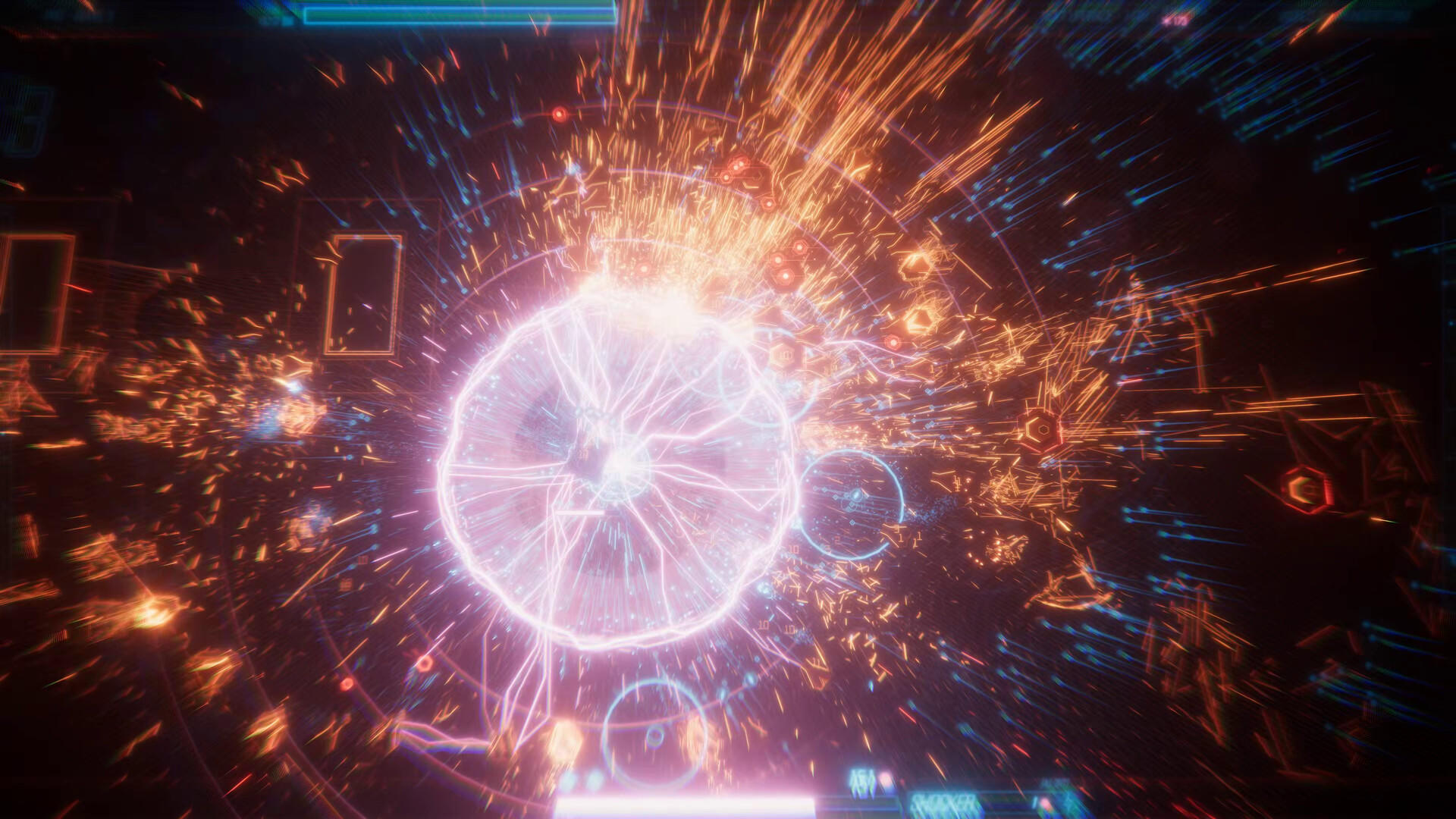Click the red circular enemy blip near top center

pos(559,115)
